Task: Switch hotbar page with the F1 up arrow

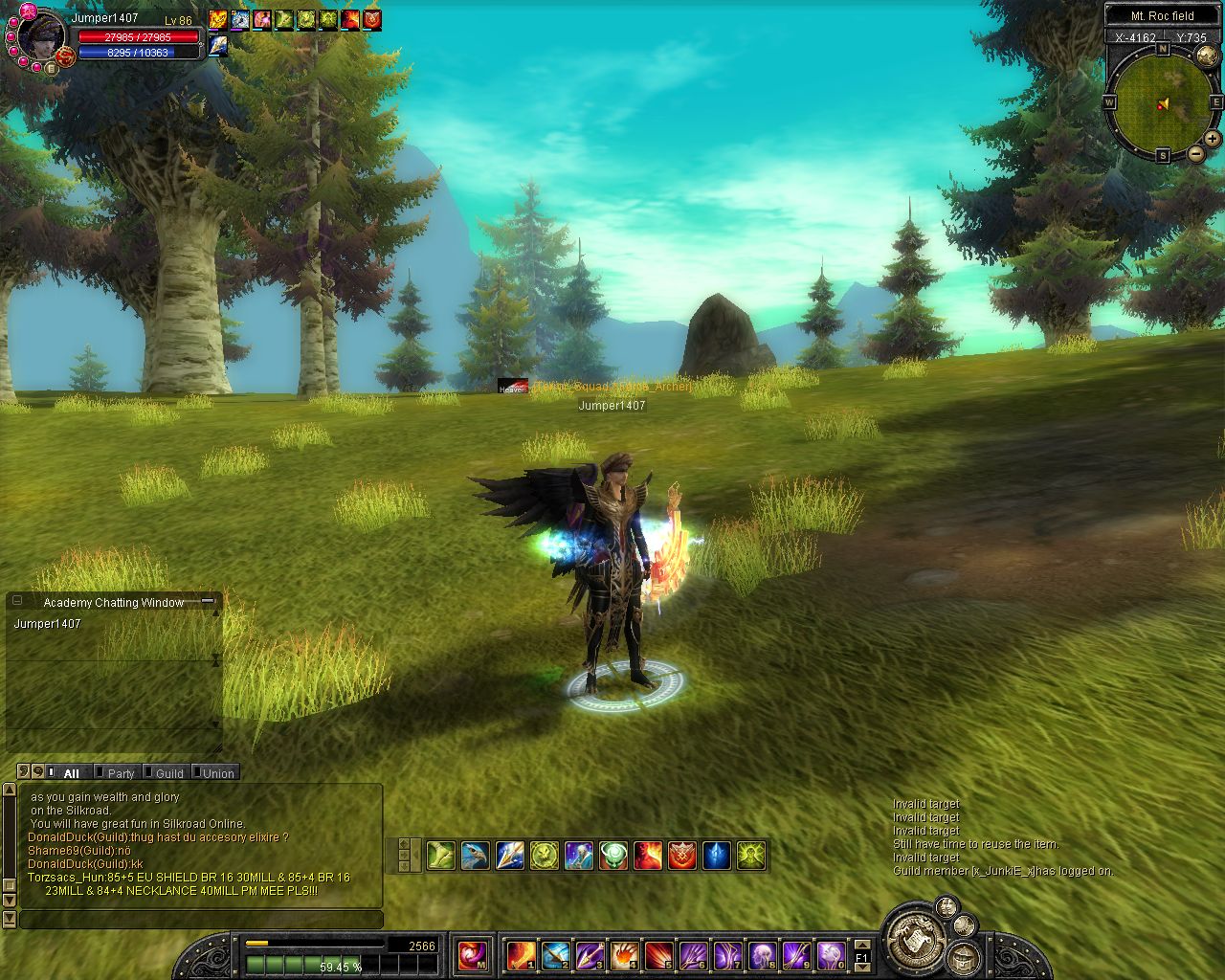Action: point(862,945)
